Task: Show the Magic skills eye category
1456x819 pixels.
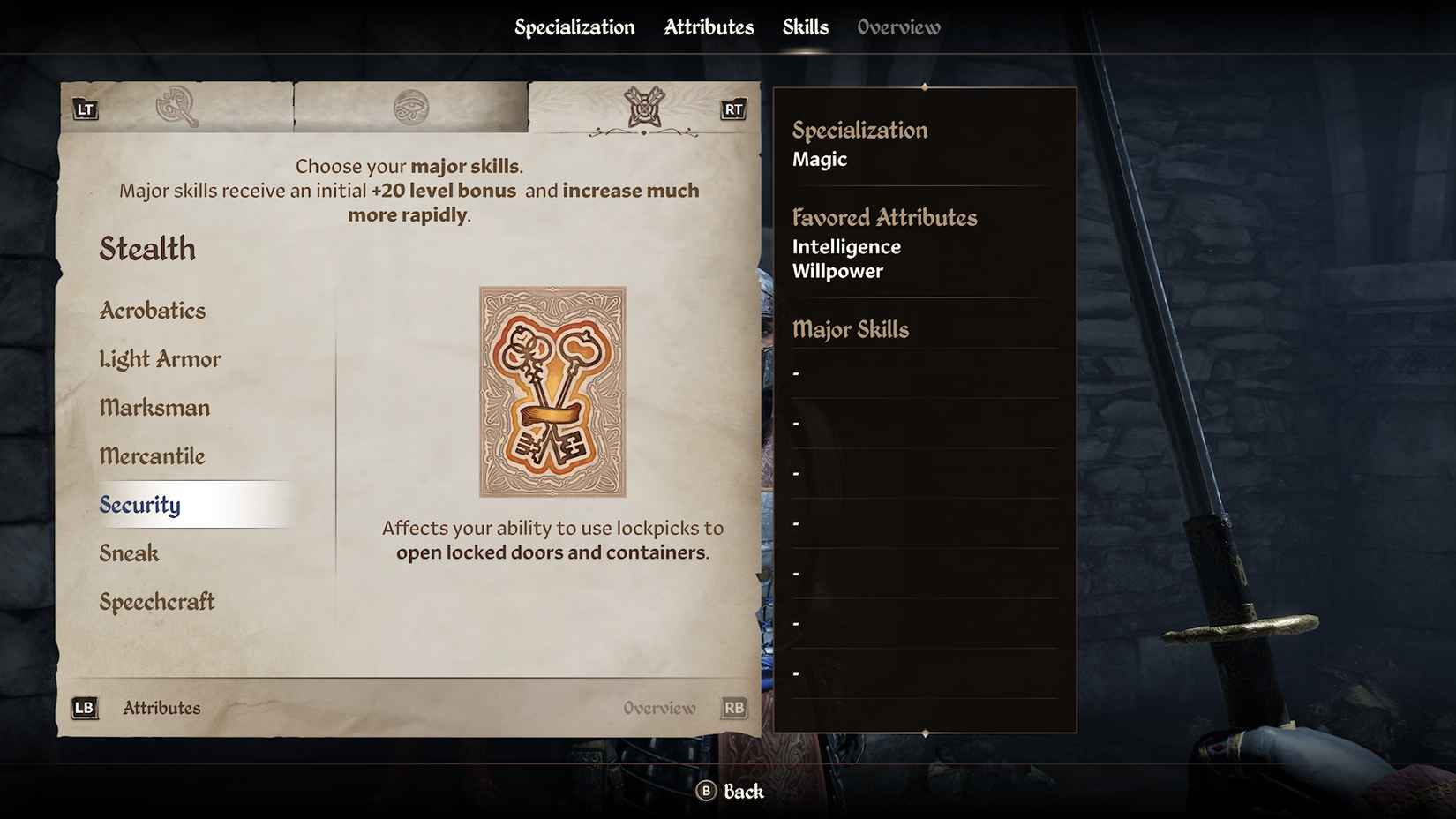Action: click(x=410, y=108)
